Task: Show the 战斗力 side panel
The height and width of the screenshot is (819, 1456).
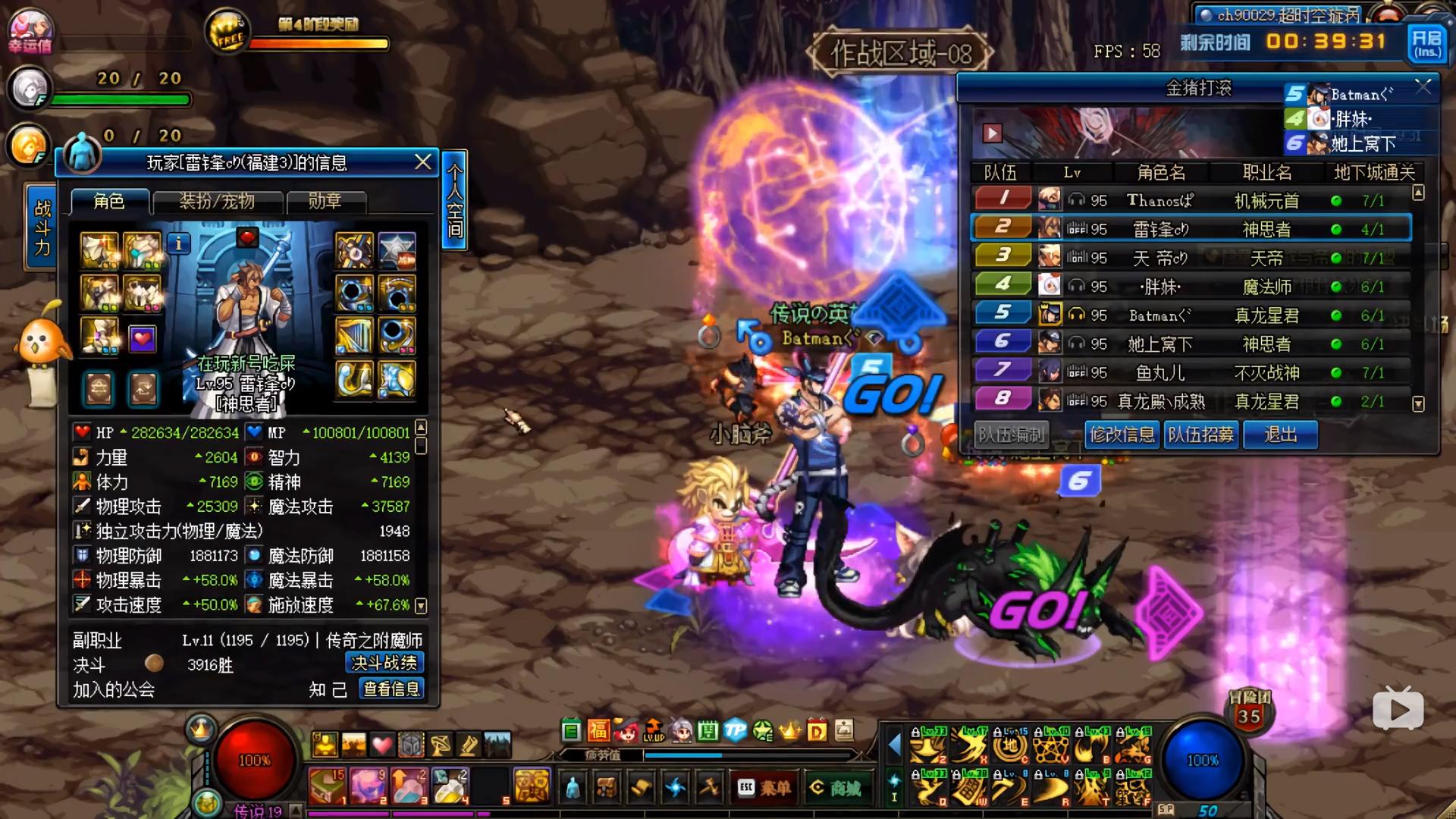Action: (42, 227)
